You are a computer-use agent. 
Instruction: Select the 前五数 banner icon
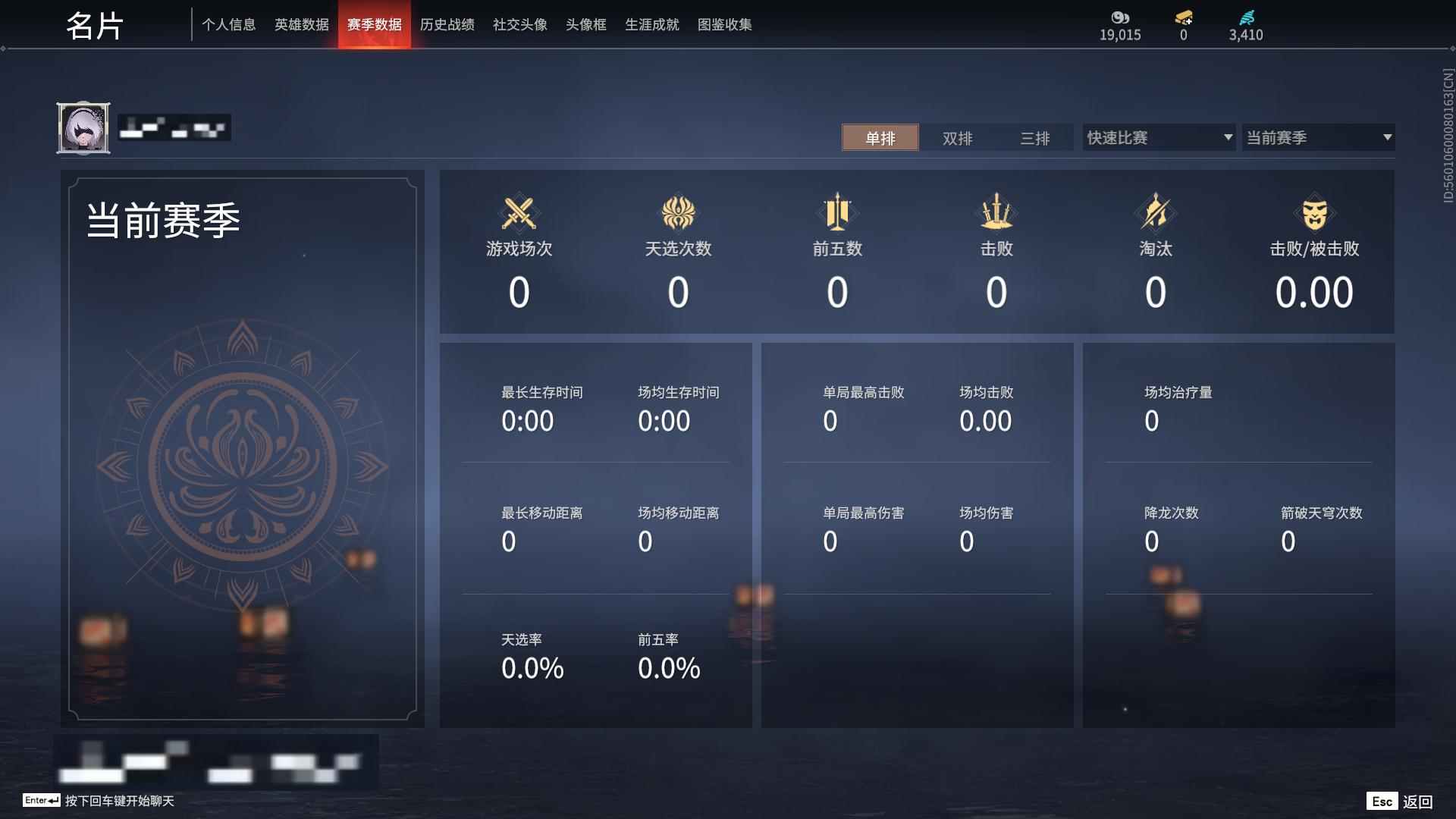click(x=836, y=213)
